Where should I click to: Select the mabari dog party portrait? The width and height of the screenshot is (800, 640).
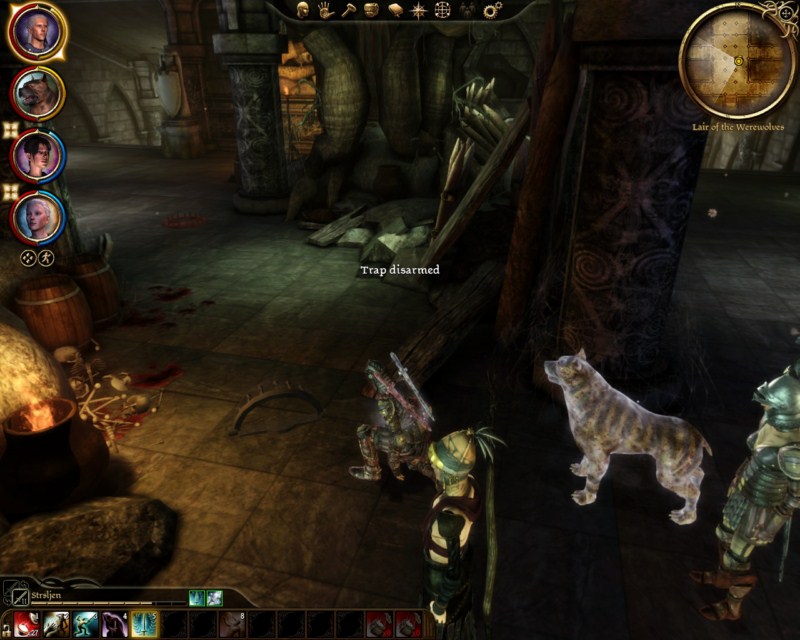[x=38, y=94]
